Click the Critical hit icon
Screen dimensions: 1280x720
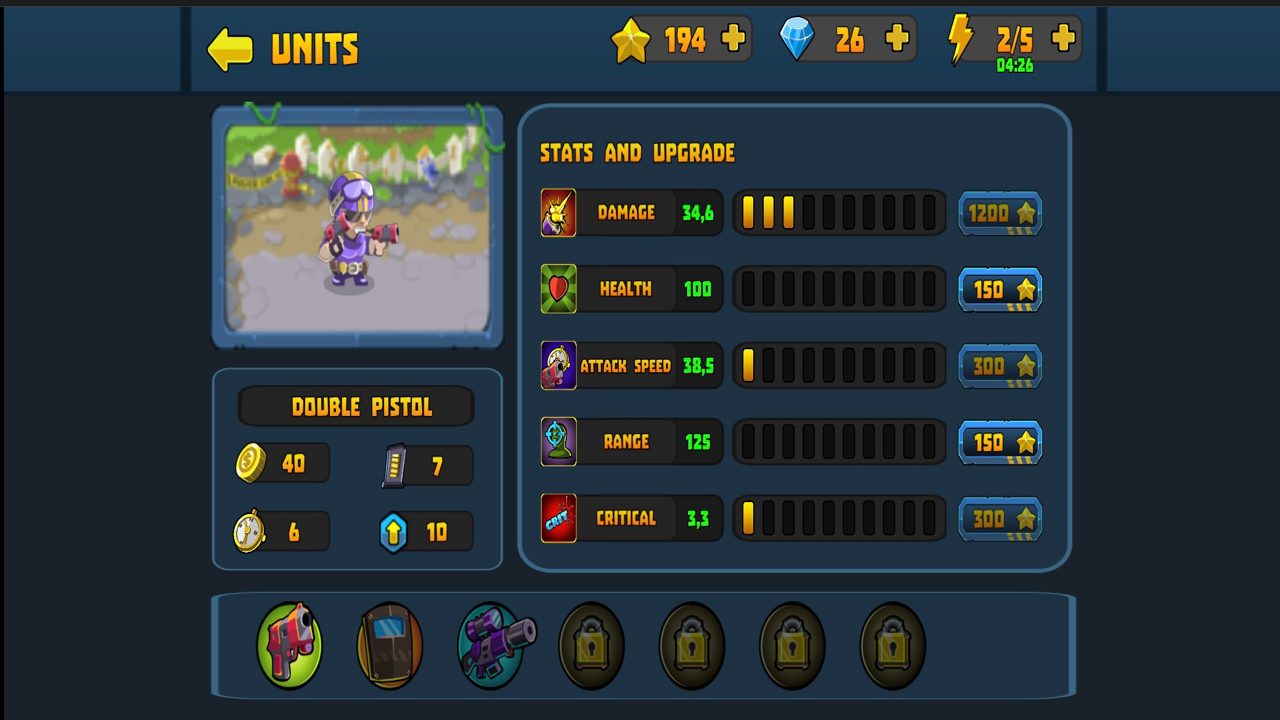558,518
